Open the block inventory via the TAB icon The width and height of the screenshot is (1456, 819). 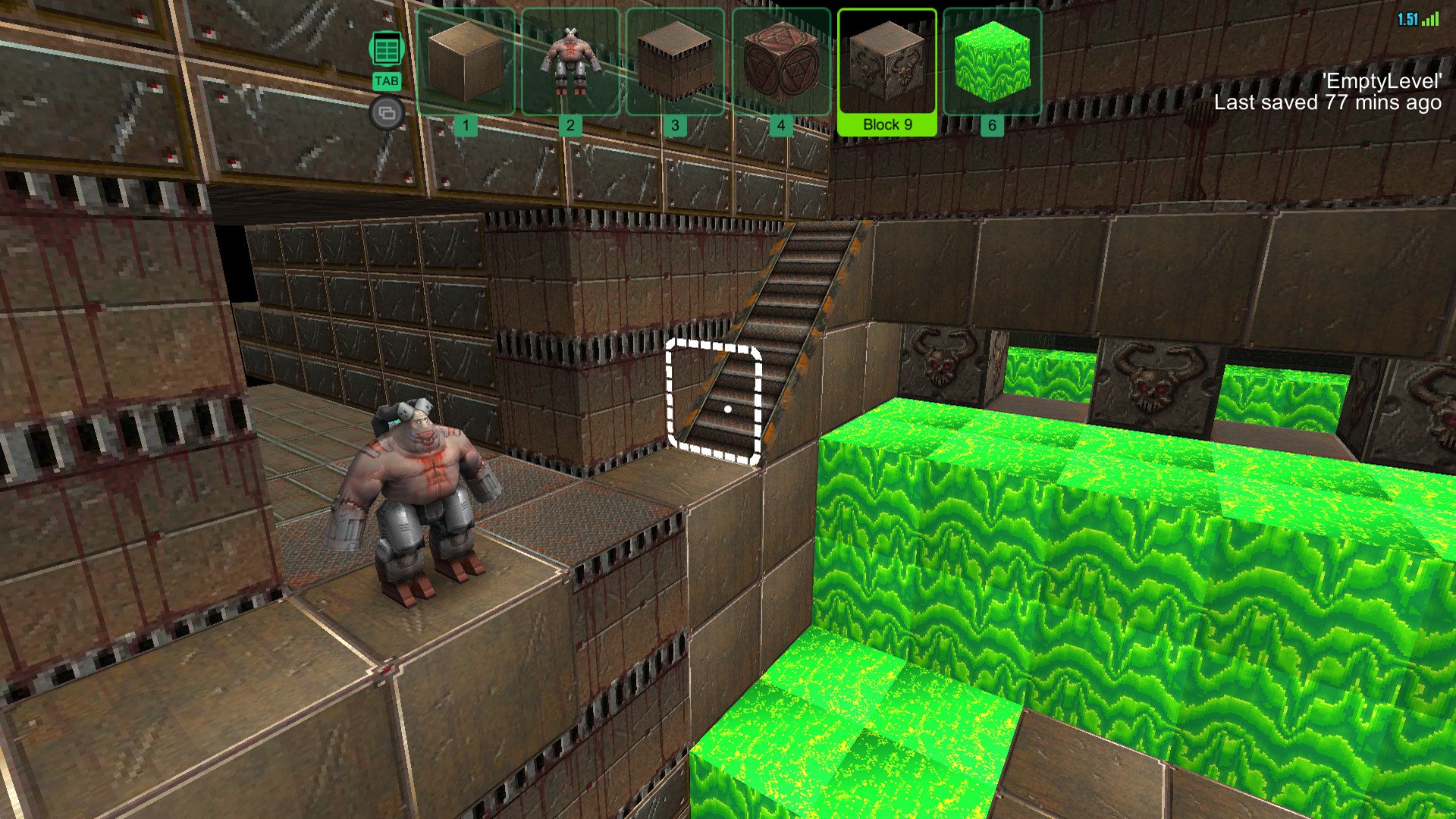pos(386,47)
